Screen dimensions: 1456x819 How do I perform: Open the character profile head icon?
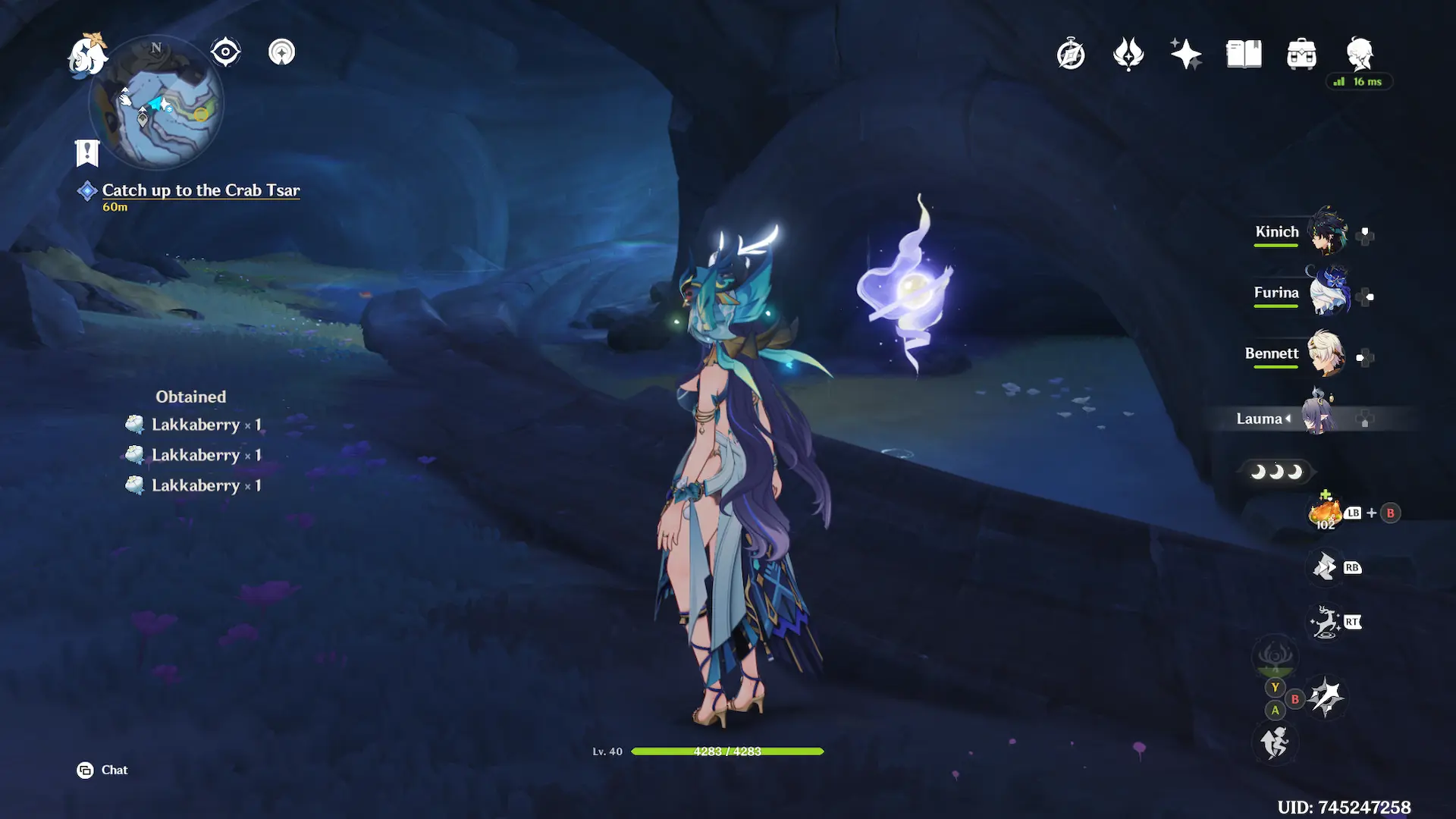pyautogui.click(x=1360, y=53)
